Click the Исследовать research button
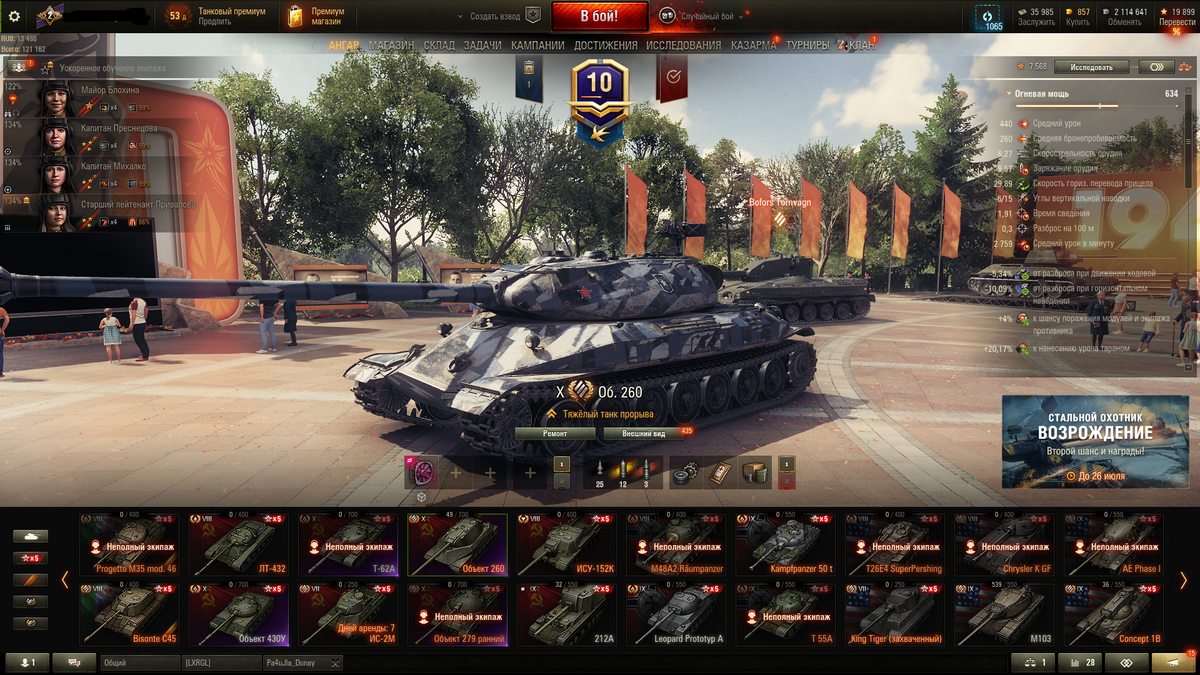1200x675 pixels. tap(1091, 67)
